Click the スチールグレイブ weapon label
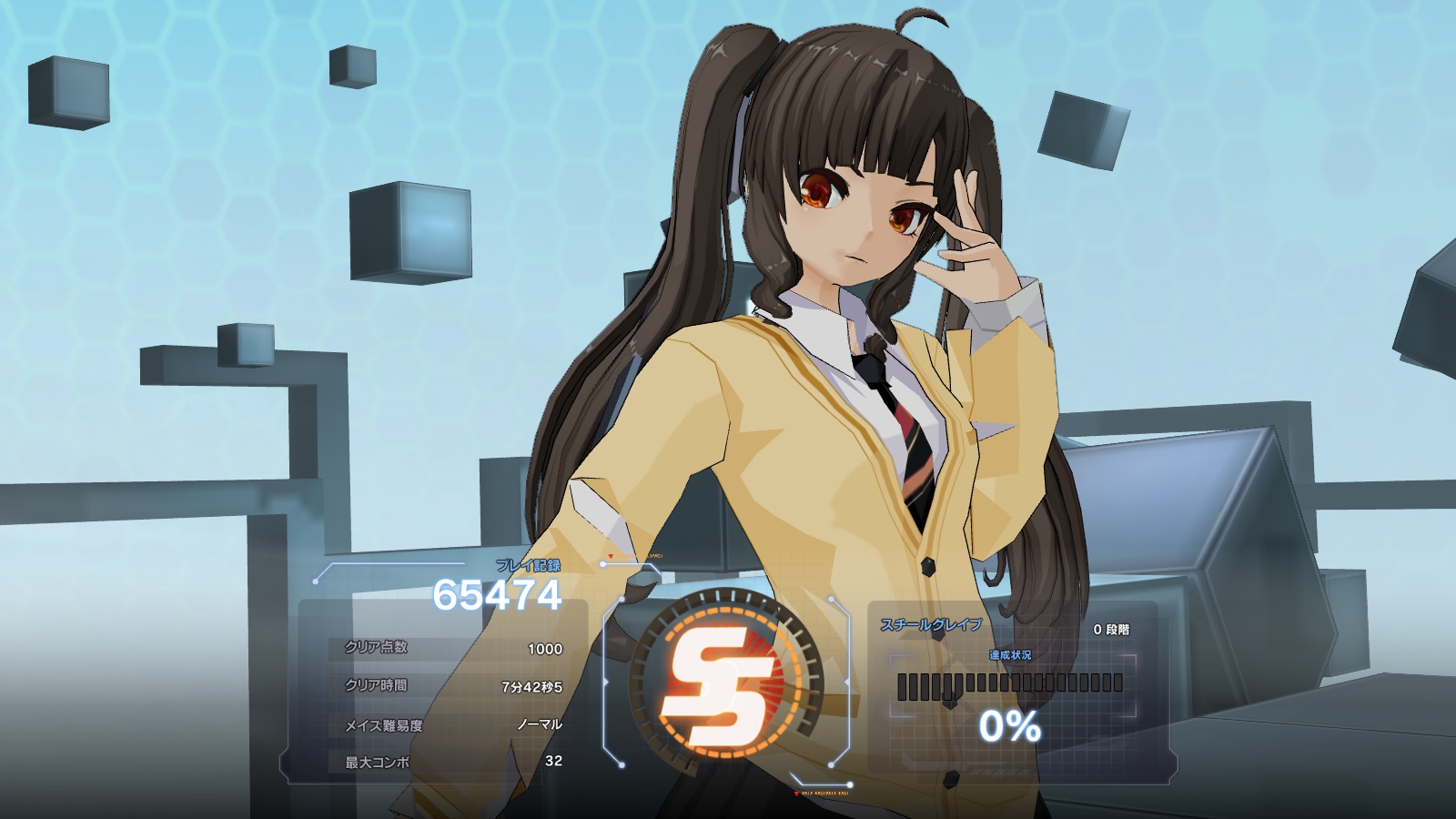The height and width of the screenshot is (819, 1456). 930,625
